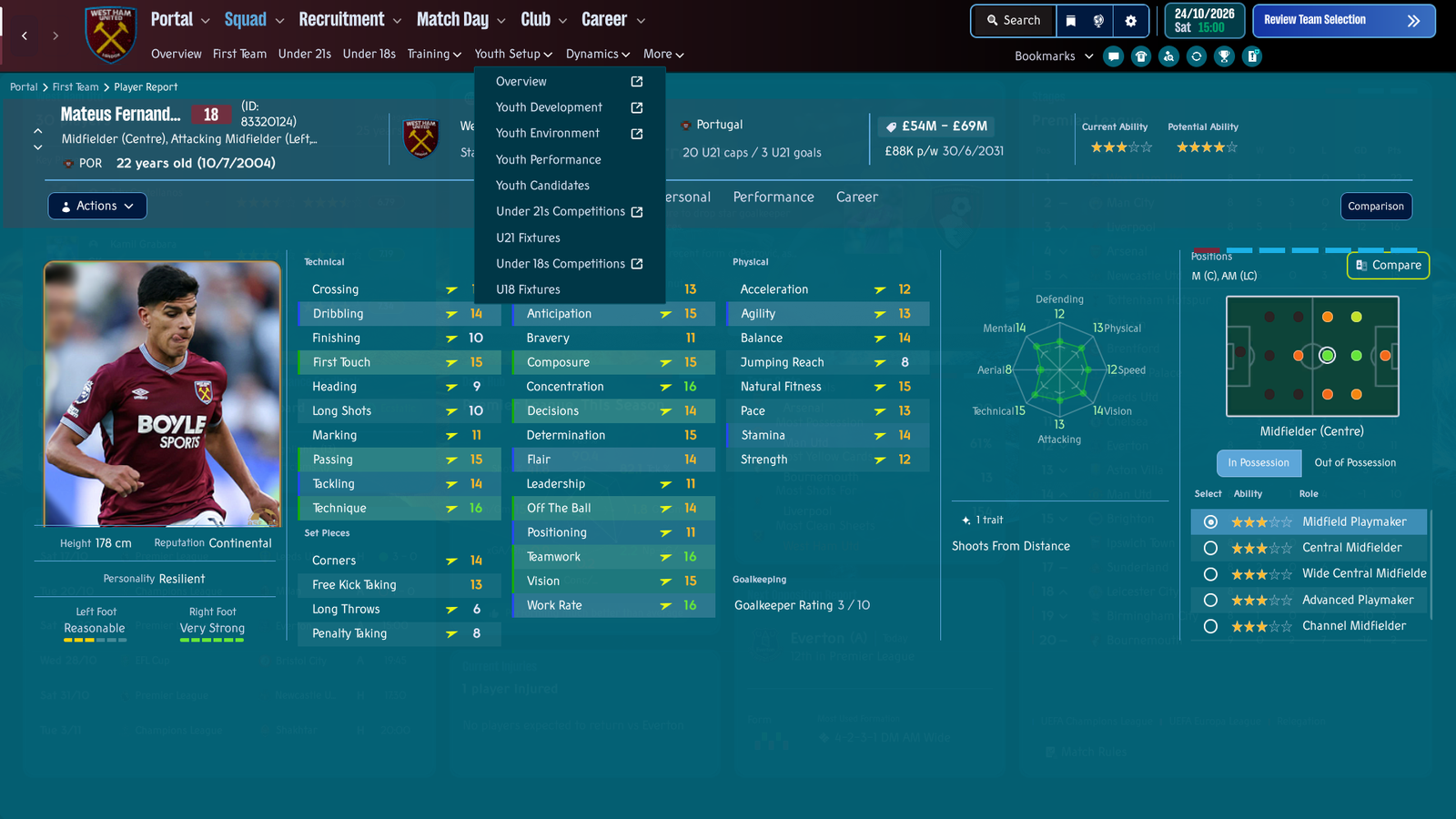Open Under 18s Competitions entry
Image resolution: width=1456 pixels, height=819 pixels.
pos(561,264)
